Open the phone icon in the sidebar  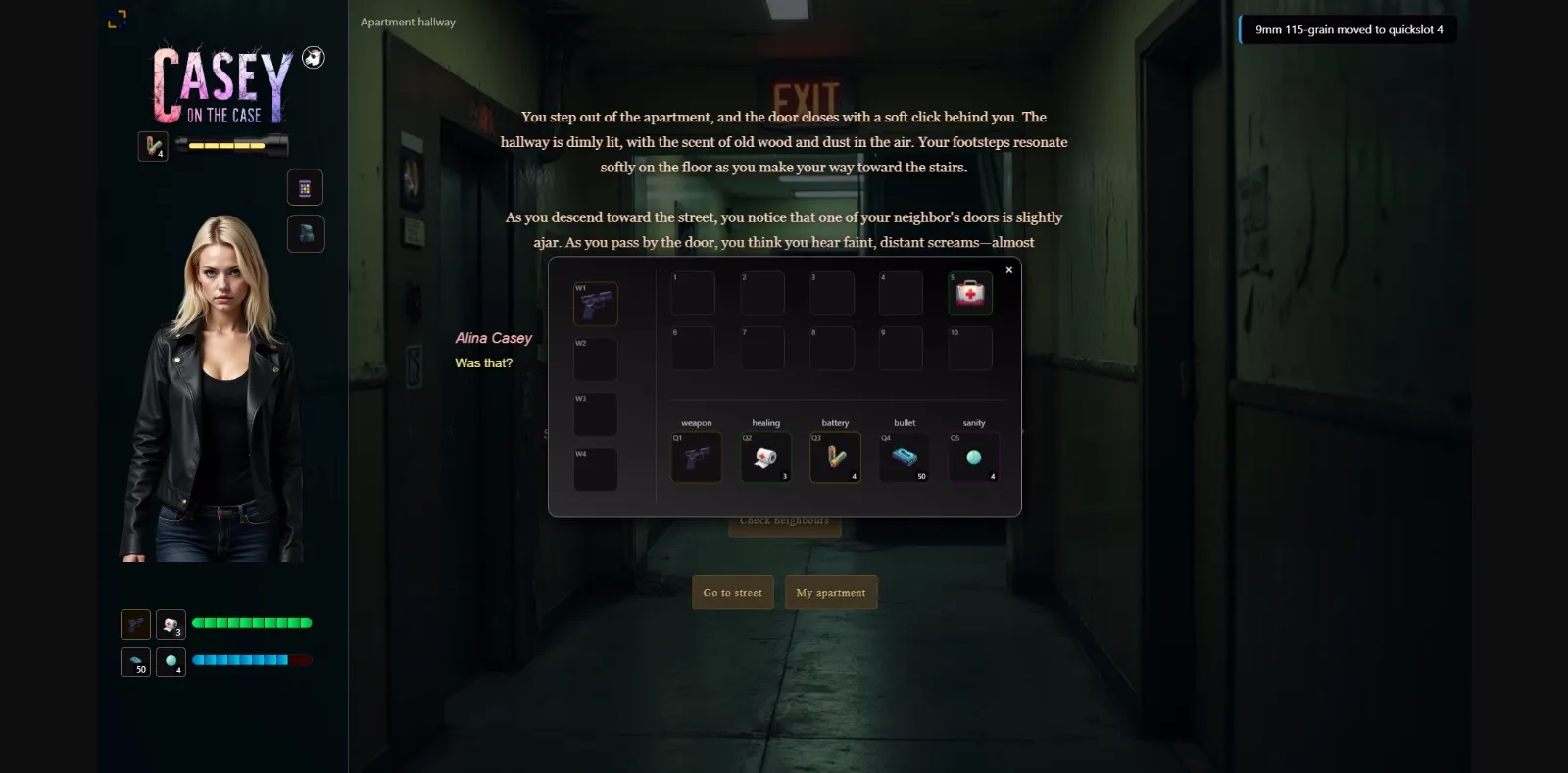point(306,187)
